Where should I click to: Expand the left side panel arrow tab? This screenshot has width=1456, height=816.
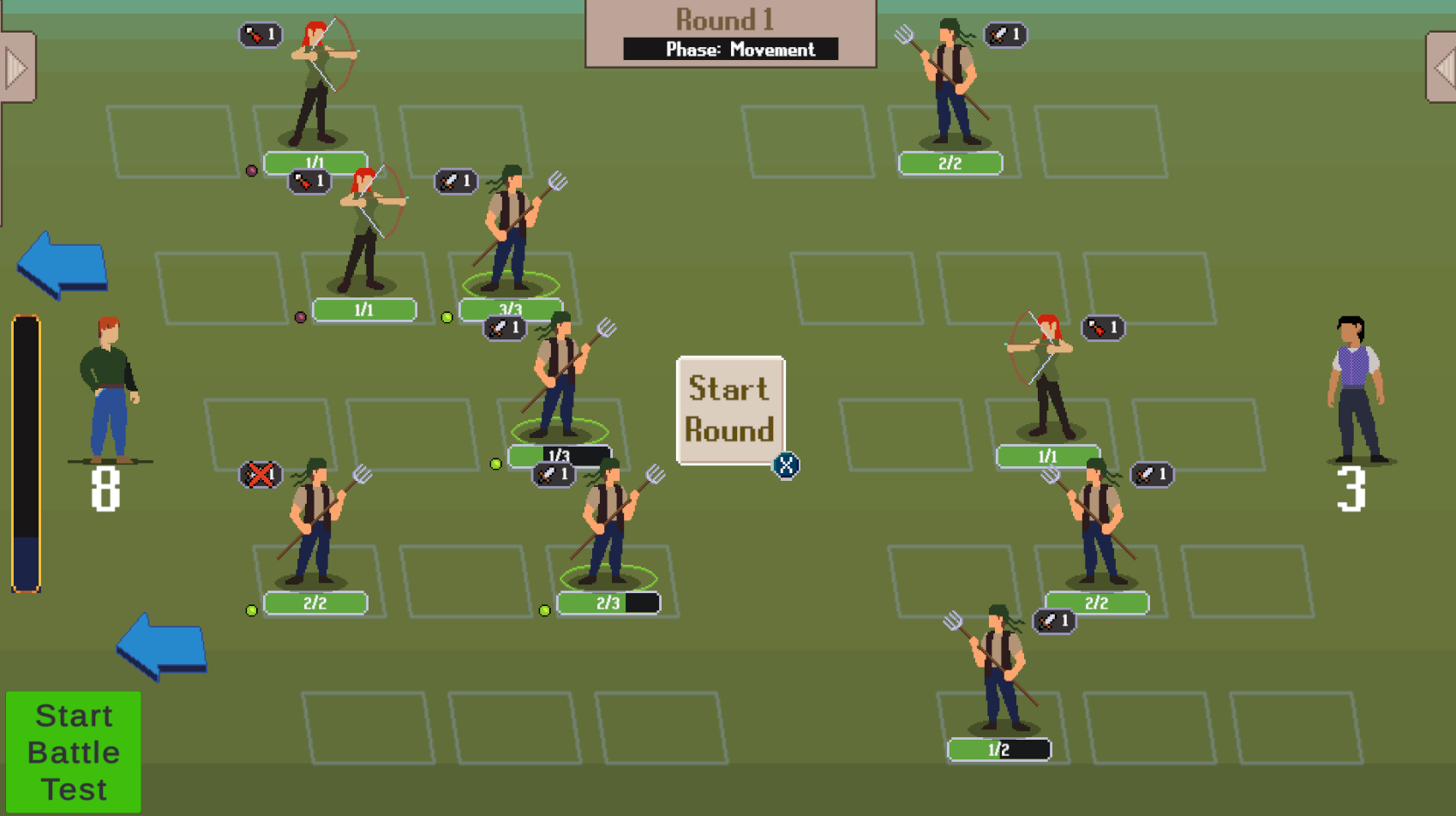coord(16,68)
